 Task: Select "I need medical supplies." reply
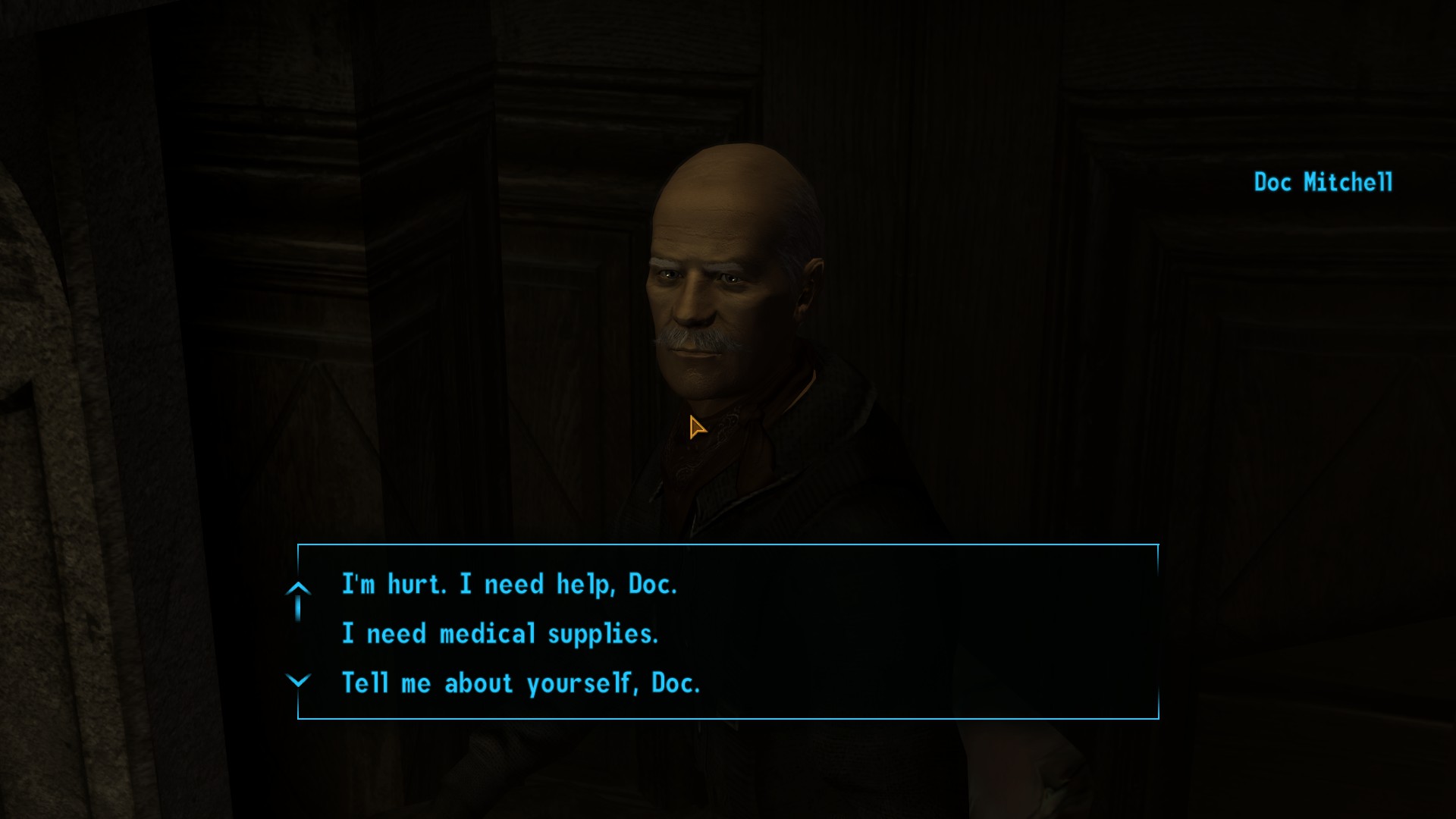click(x=500, y=634)
